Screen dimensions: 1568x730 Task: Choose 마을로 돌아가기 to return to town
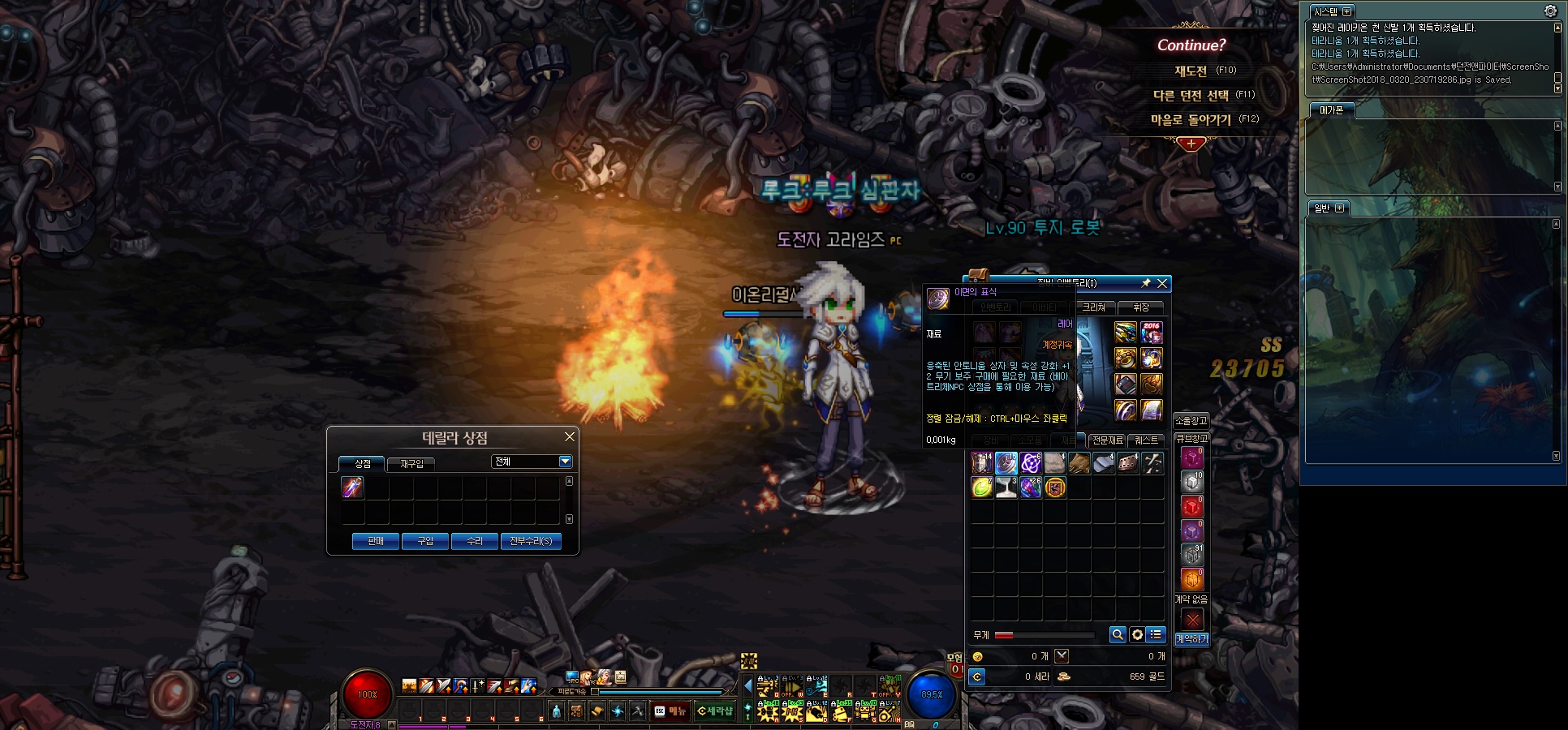(1191, 120)
